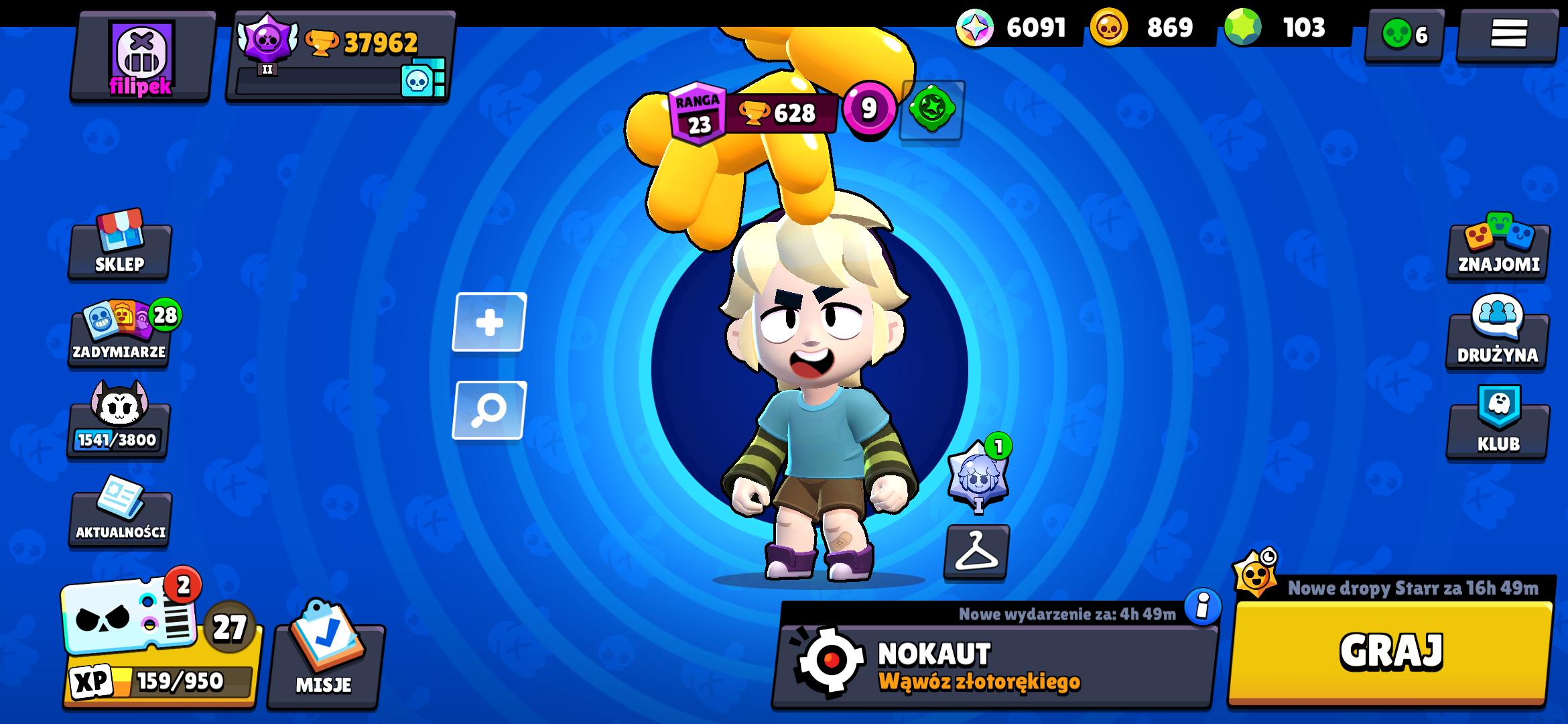The width and height of the screenshot is (1568, 724).
Task: Tap the green drops counter showing 6
Action: tap(1402, 30)
